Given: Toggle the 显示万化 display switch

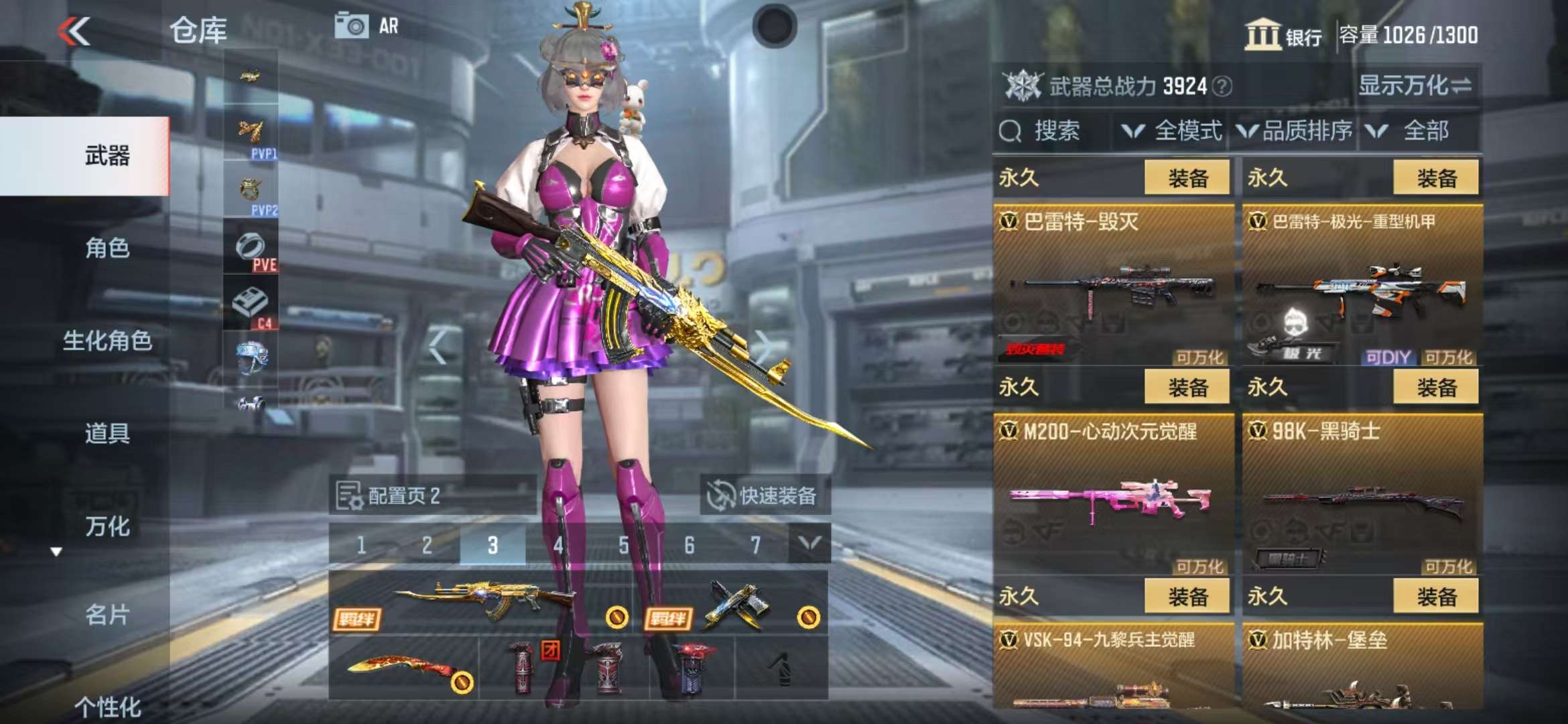Looking at the screenshot, I should (x=1415, y=86).
